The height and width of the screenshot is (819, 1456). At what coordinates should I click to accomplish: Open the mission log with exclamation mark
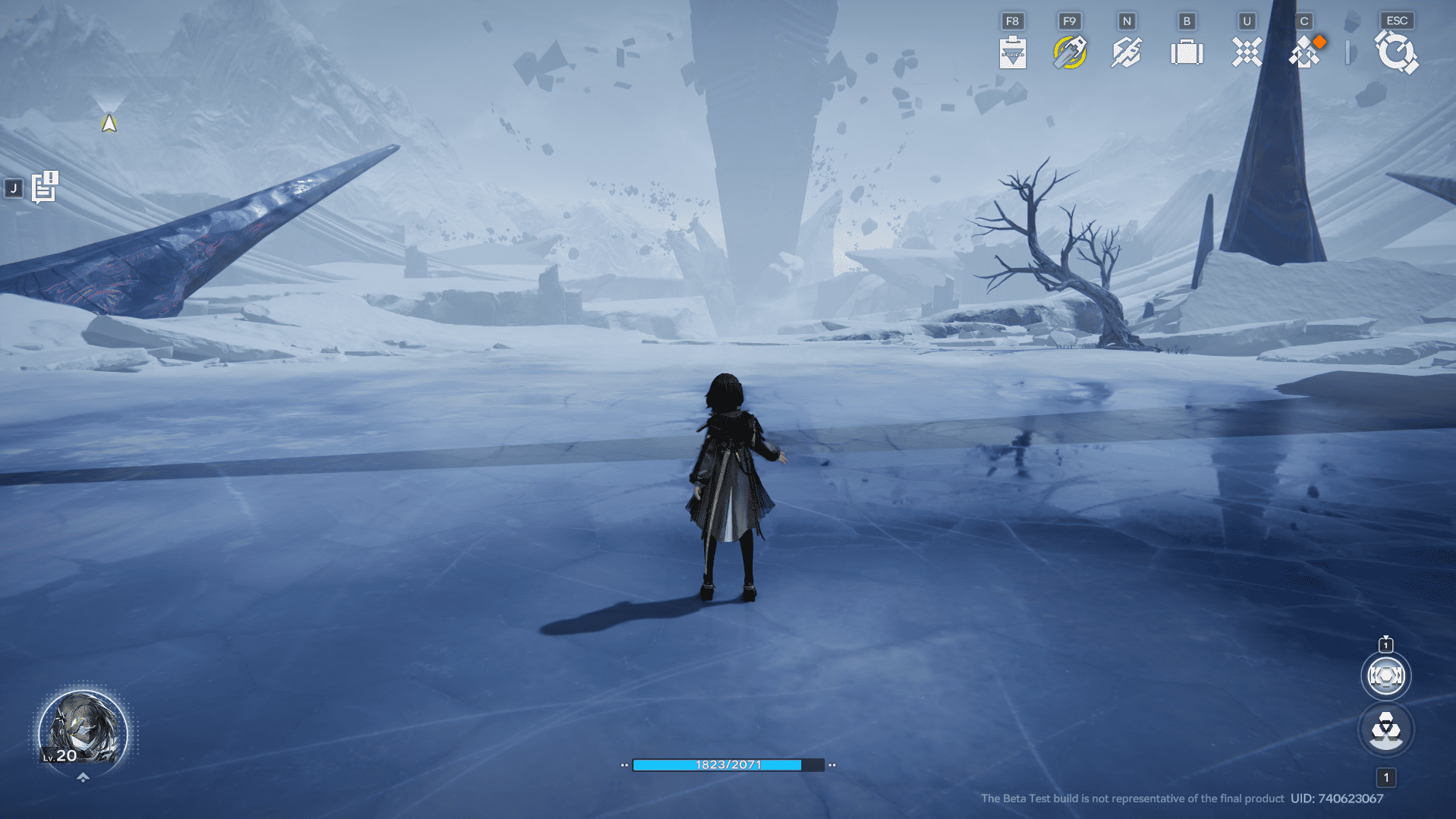pos(45,187)
